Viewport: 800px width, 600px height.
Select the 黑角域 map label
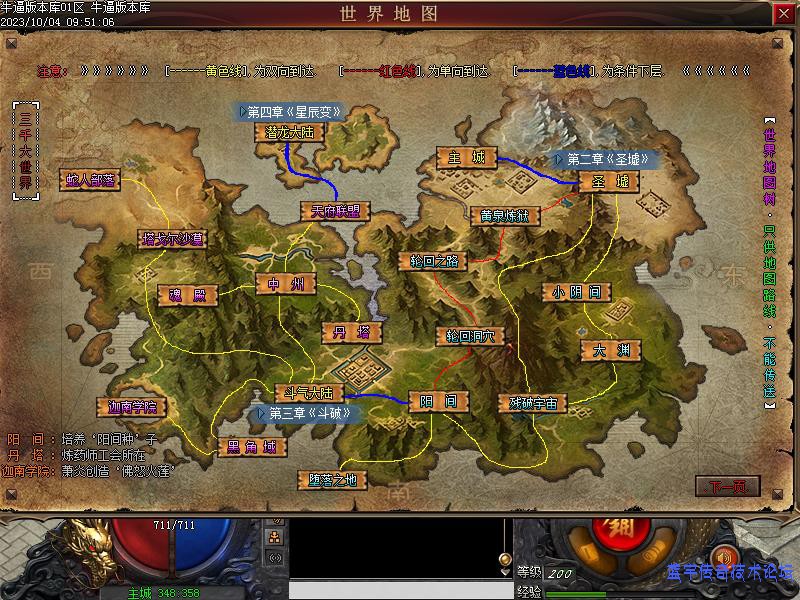245,447
